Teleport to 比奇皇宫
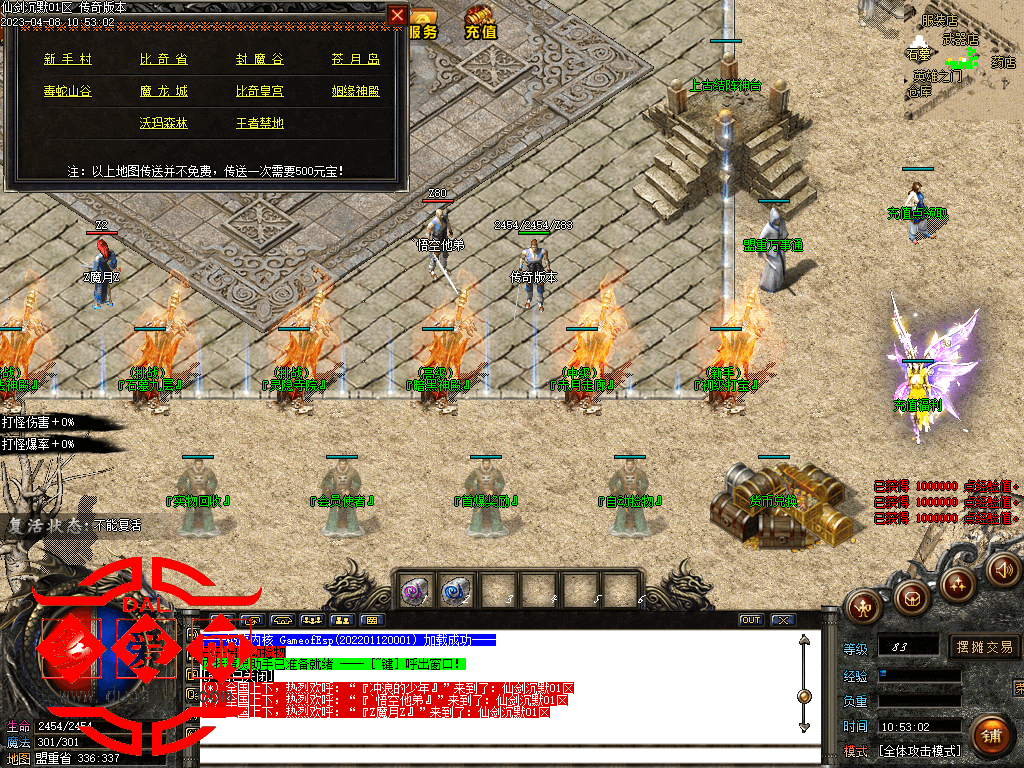1024x768 pixels. click(259, 91)
